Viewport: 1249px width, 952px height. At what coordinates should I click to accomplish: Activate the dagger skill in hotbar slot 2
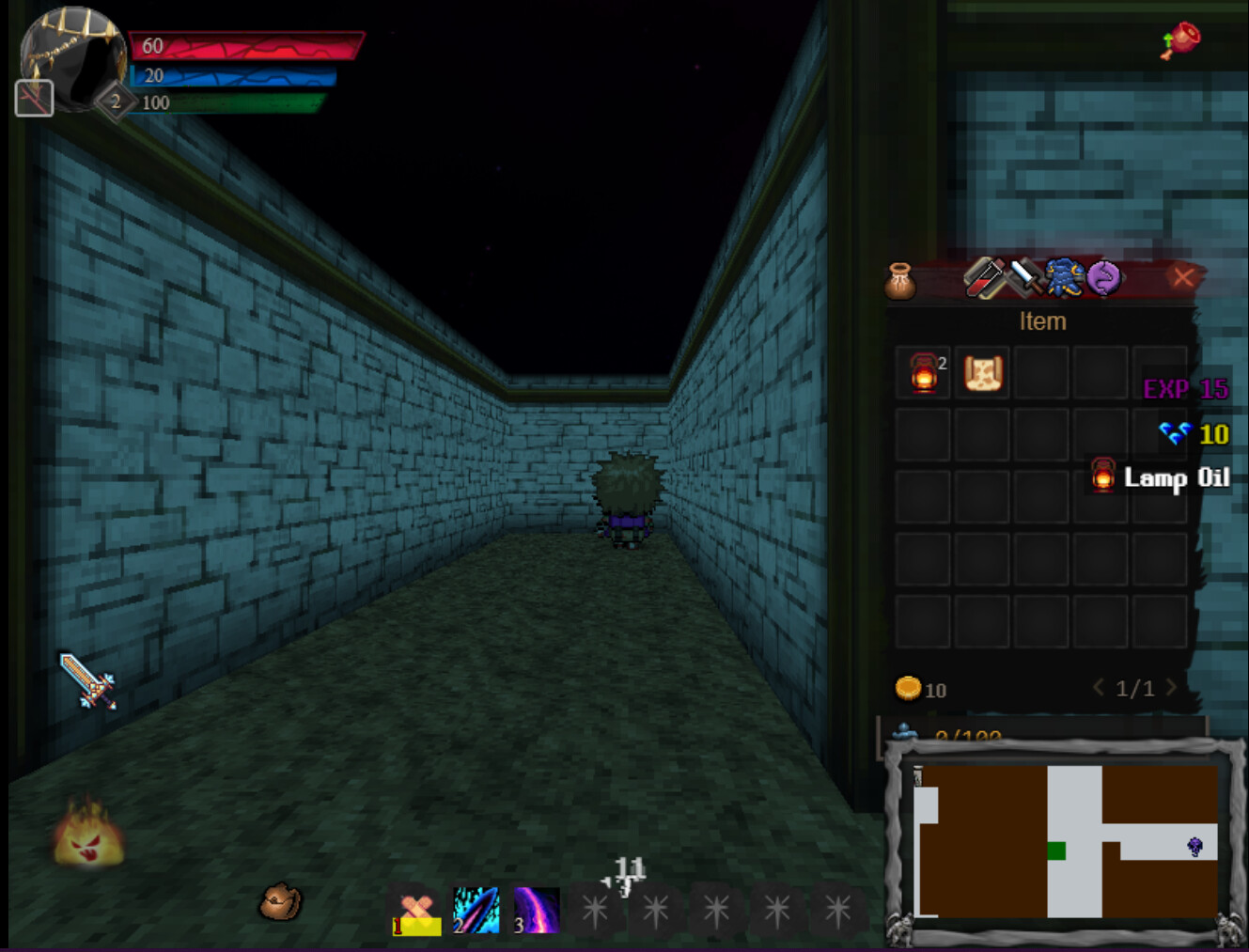coord(476,910)
